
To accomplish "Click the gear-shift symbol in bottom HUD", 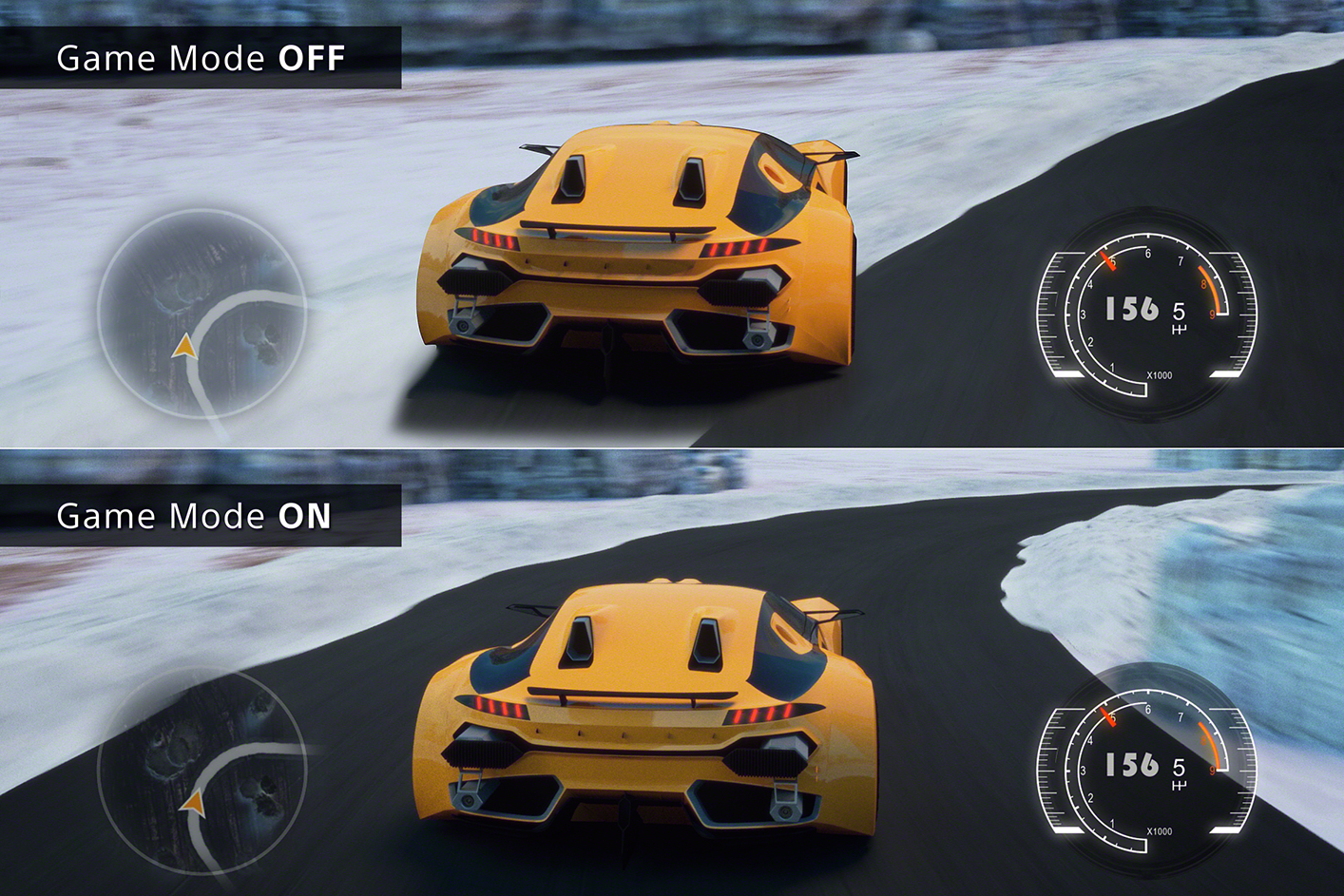I will pyautogui.click(x=1179, y=783).
